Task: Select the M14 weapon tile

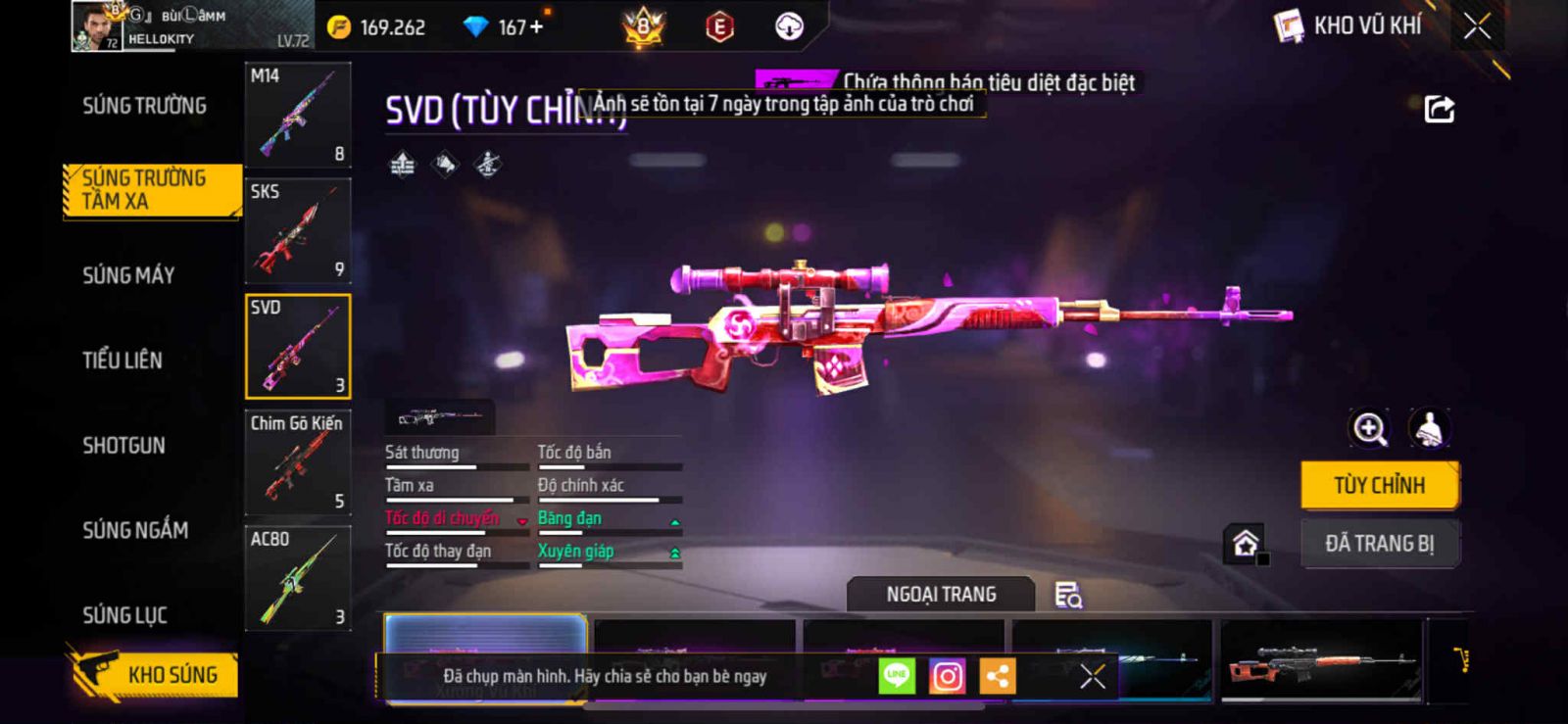Action: coord(298,115)
